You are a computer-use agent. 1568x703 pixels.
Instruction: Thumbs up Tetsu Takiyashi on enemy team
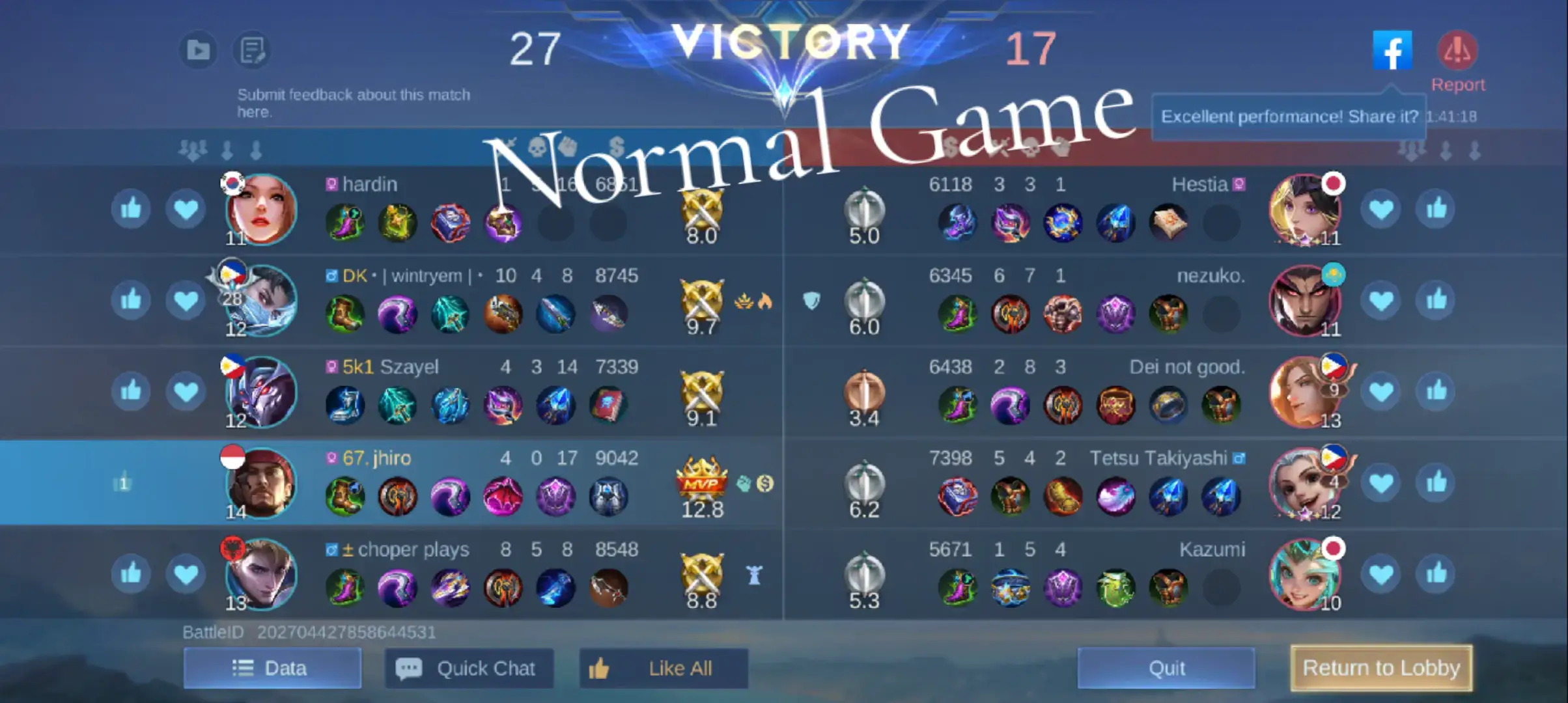1436,482
